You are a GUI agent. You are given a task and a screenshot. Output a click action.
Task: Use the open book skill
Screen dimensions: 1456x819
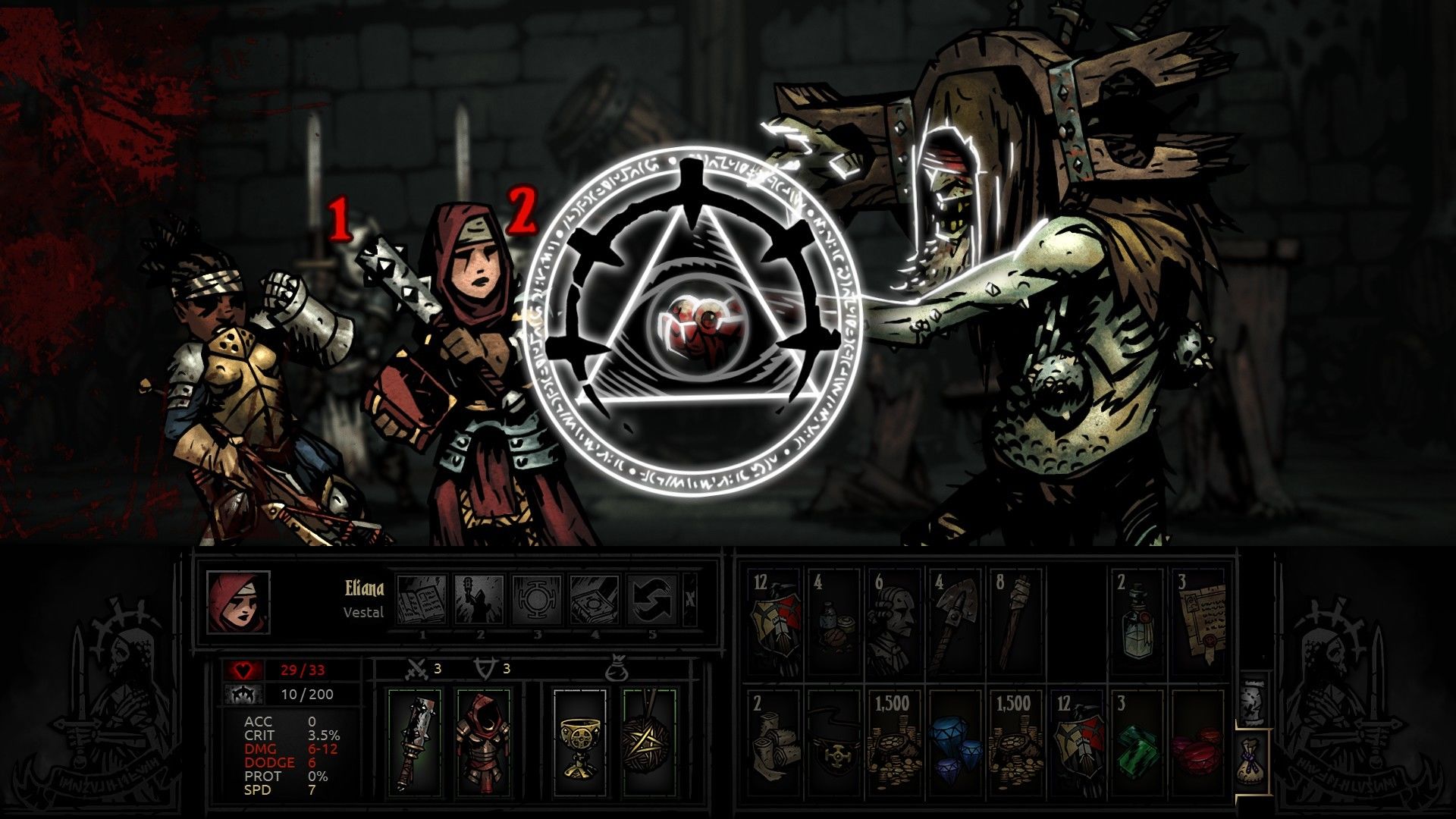point(421,600)
